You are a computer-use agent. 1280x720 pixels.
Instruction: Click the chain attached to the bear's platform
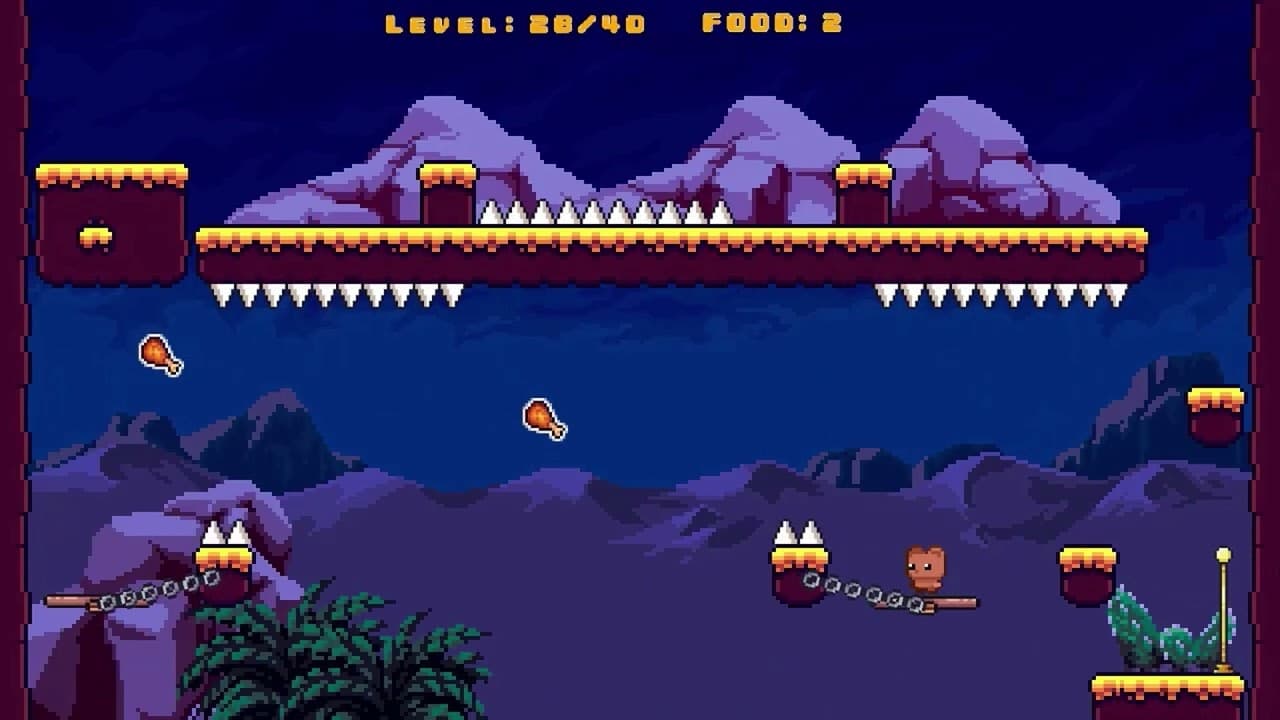point(855,587)
